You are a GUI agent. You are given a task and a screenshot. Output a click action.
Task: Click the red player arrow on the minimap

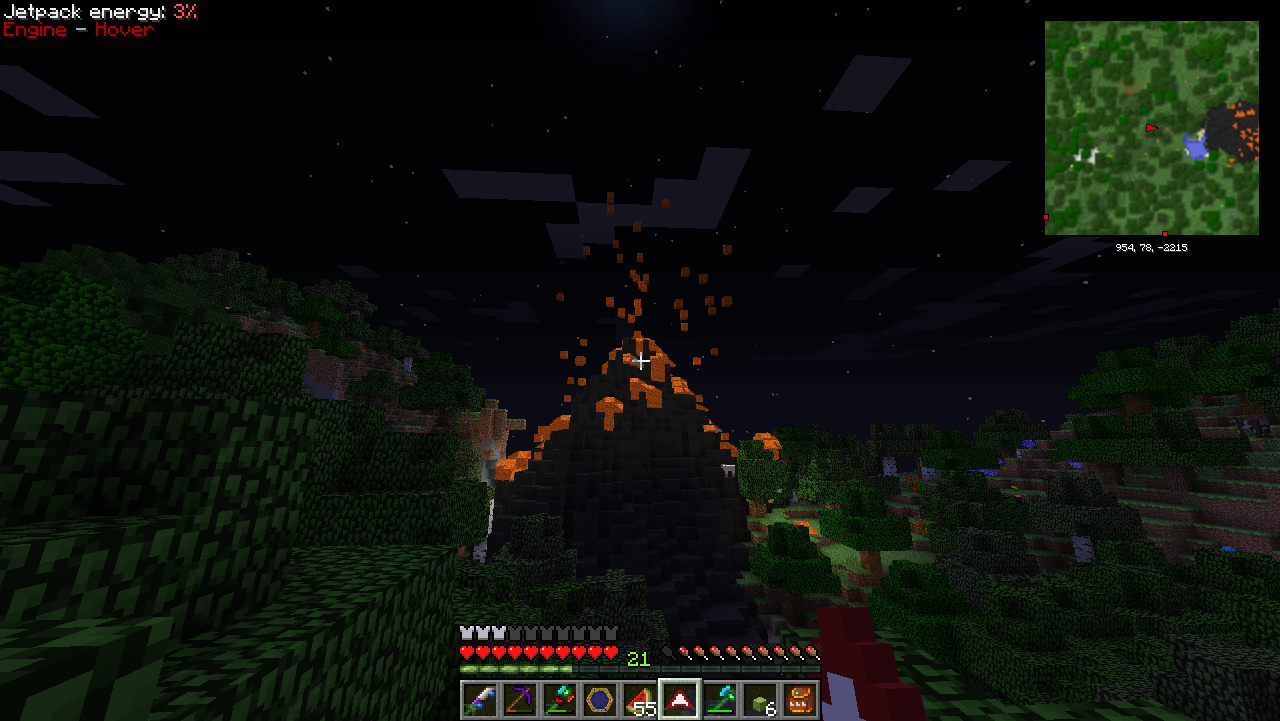pos(1152,128)
